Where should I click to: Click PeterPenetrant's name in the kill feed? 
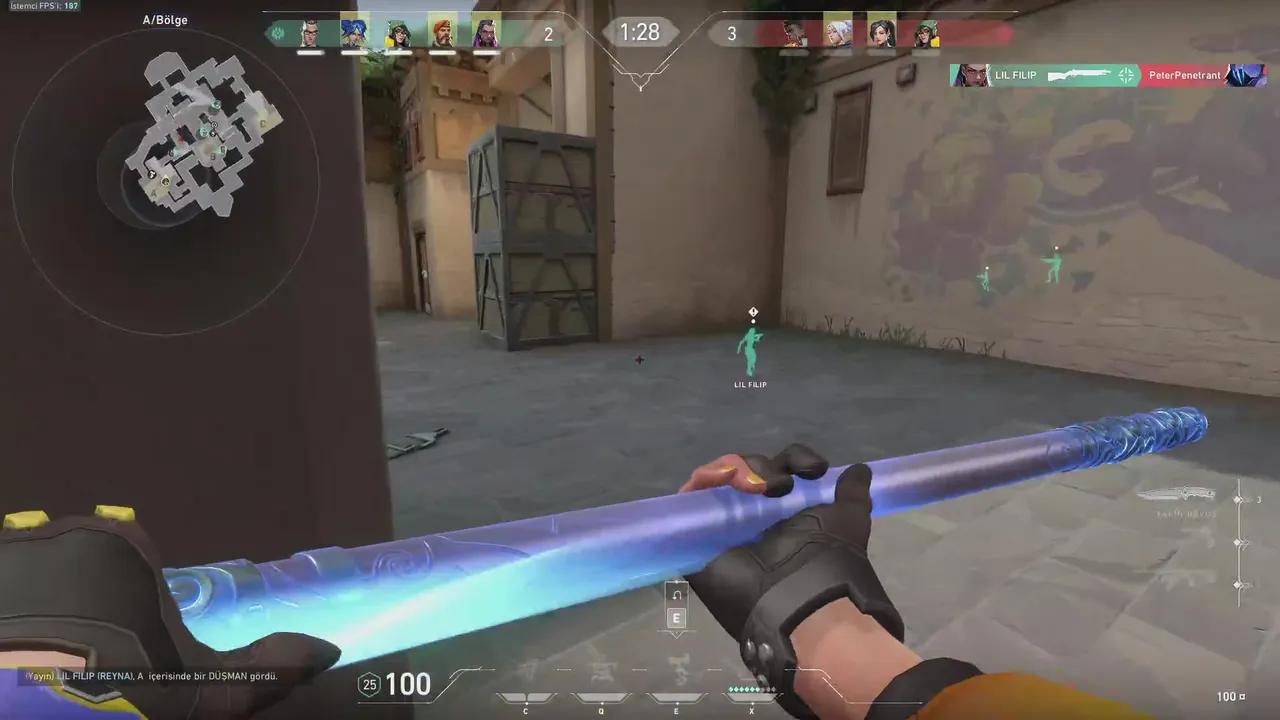pyautogui.click(x=1187, y=75)
